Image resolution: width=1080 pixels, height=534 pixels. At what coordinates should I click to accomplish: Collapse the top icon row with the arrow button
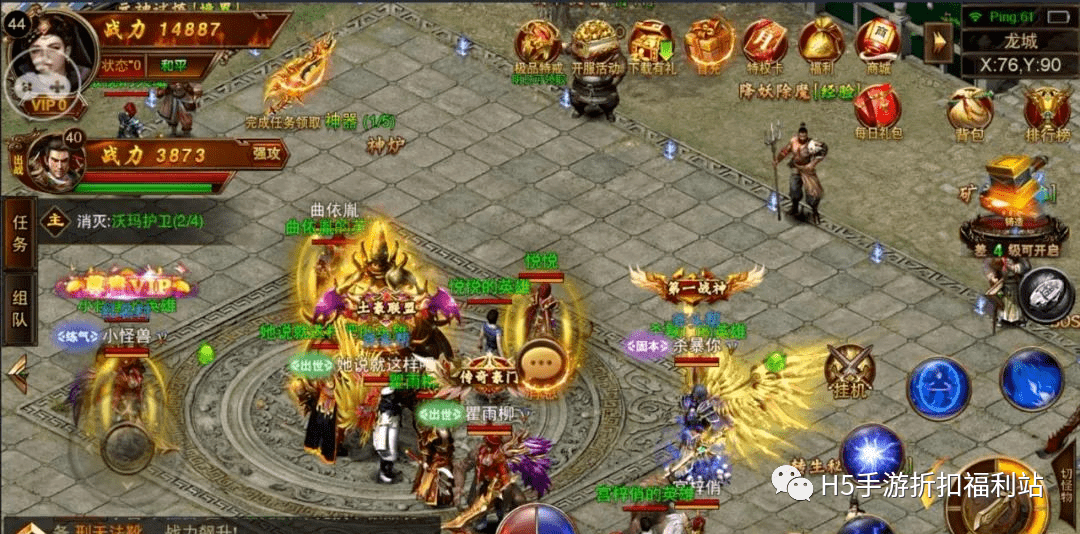(x=938, y=42)
